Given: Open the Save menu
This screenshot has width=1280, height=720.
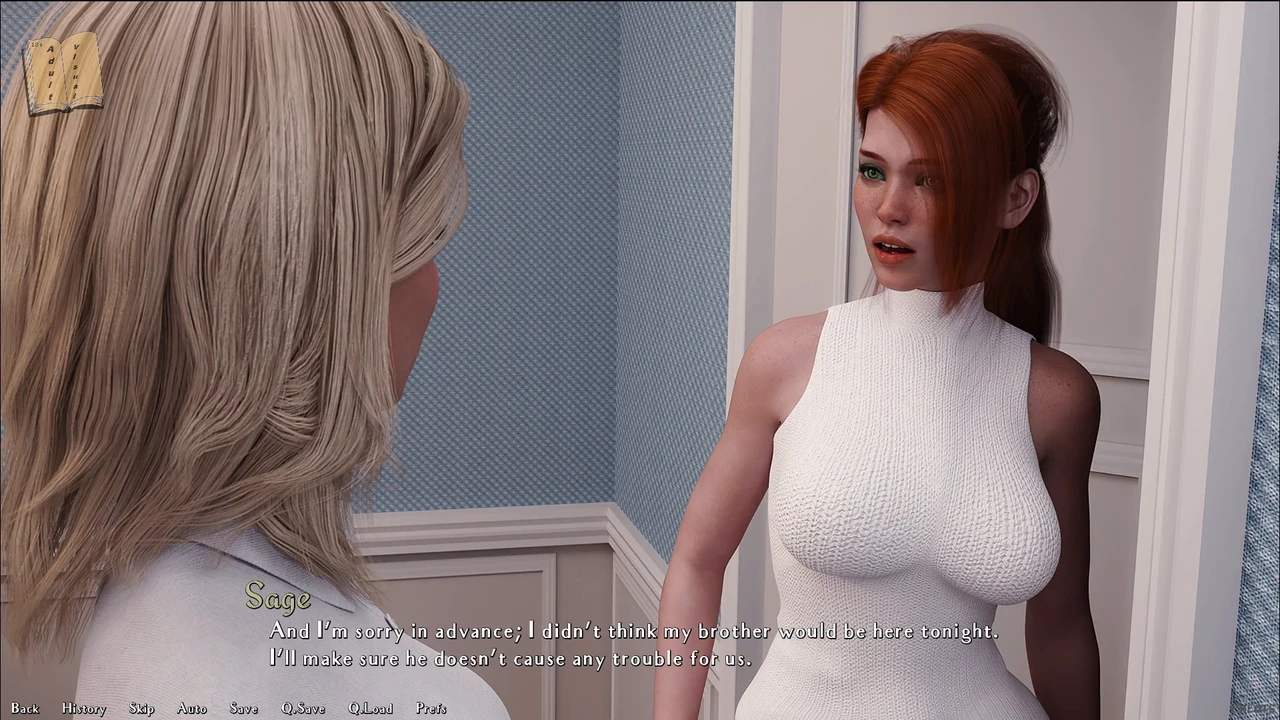Looking at the screenshot, I should (243, 708).
